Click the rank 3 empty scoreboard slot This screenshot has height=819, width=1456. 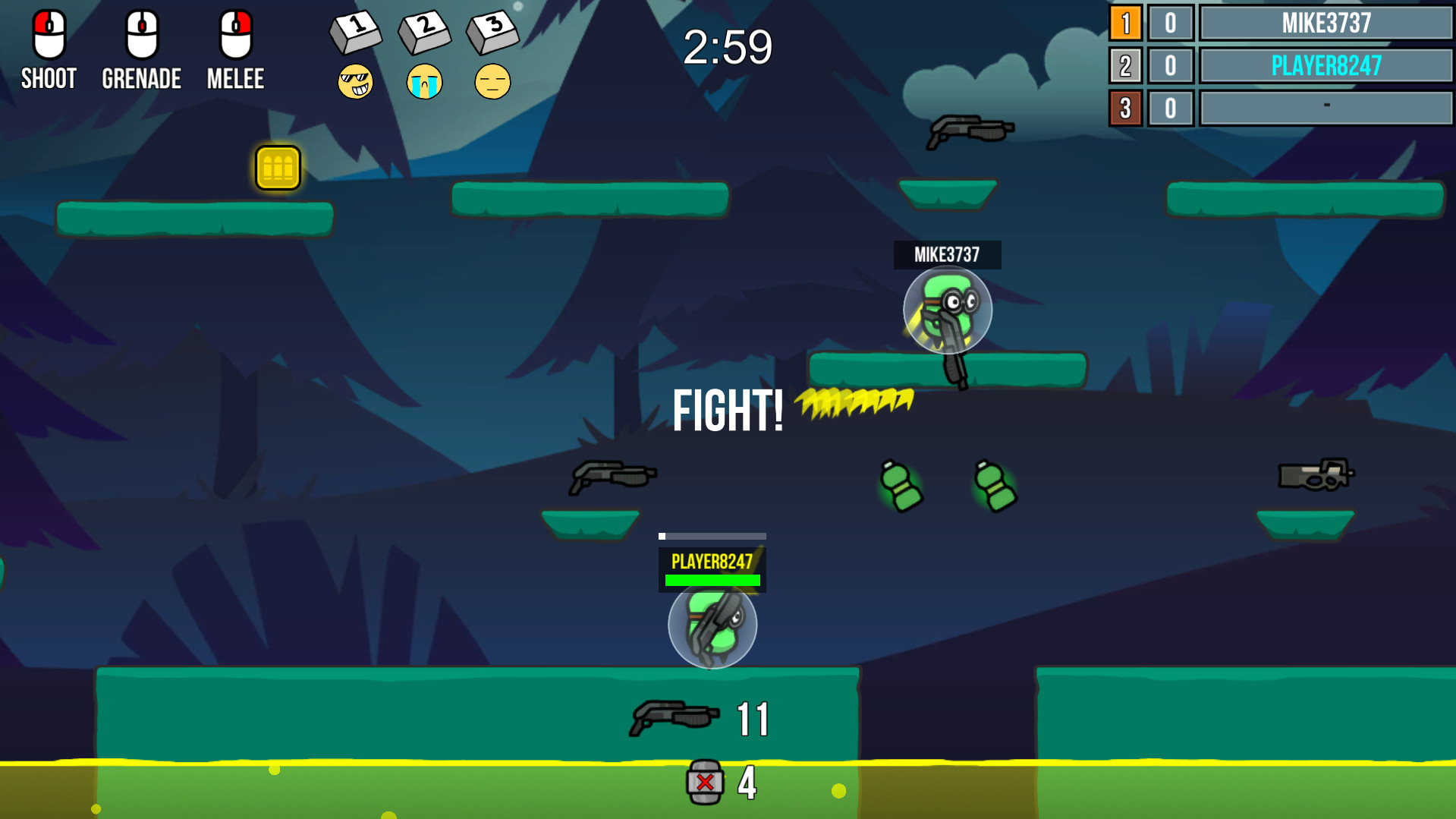(1326, 109)
